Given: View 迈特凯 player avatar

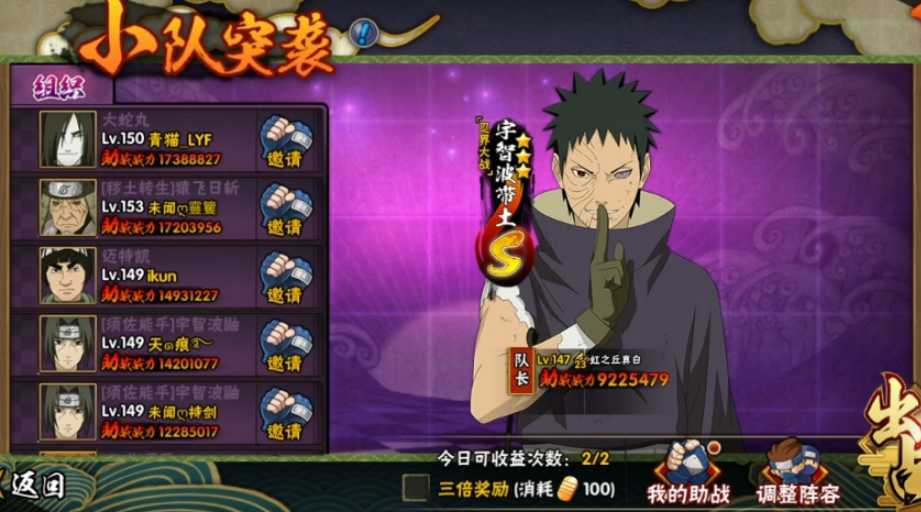Looking at the screenshot, I should 68,275.
